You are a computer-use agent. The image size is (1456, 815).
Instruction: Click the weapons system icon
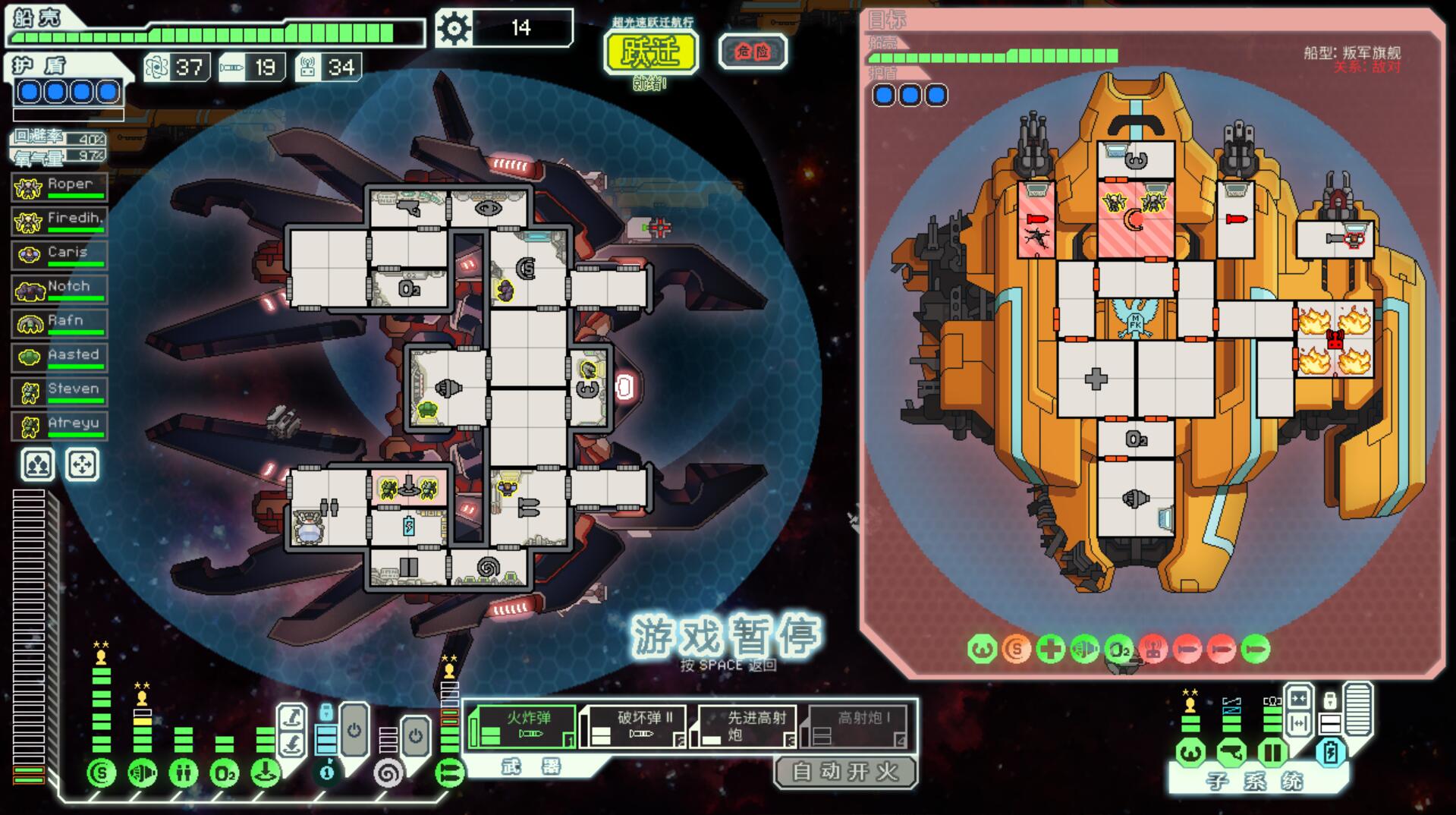coord(450,773)
